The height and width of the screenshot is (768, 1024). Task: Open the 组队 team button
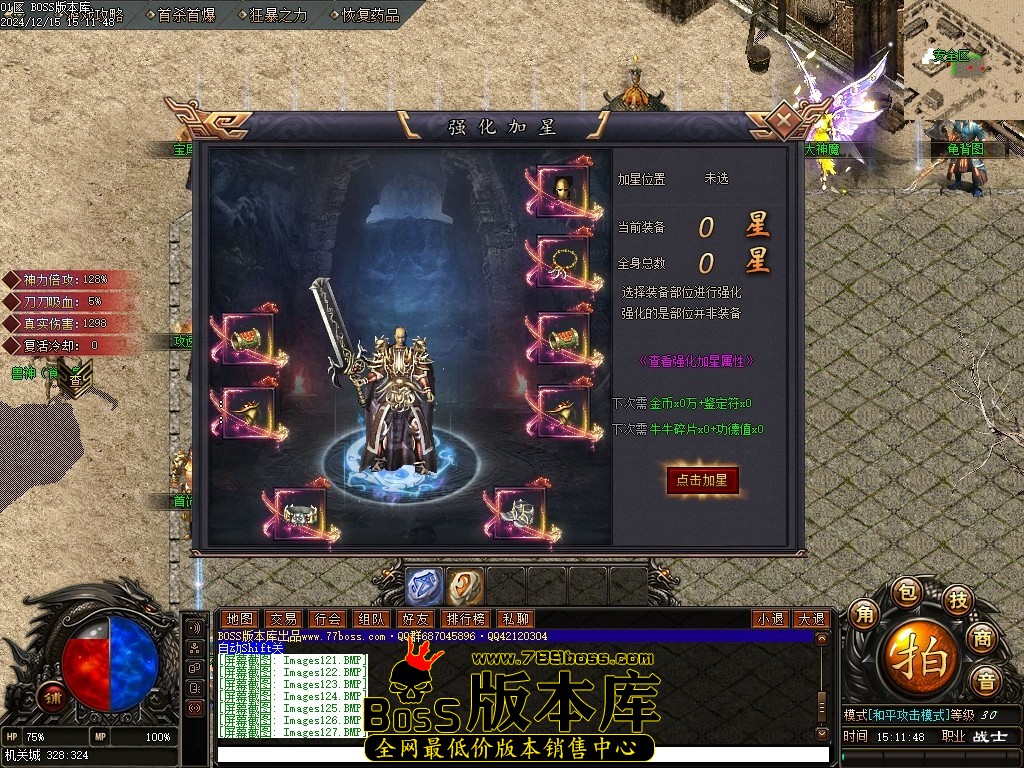372,619
